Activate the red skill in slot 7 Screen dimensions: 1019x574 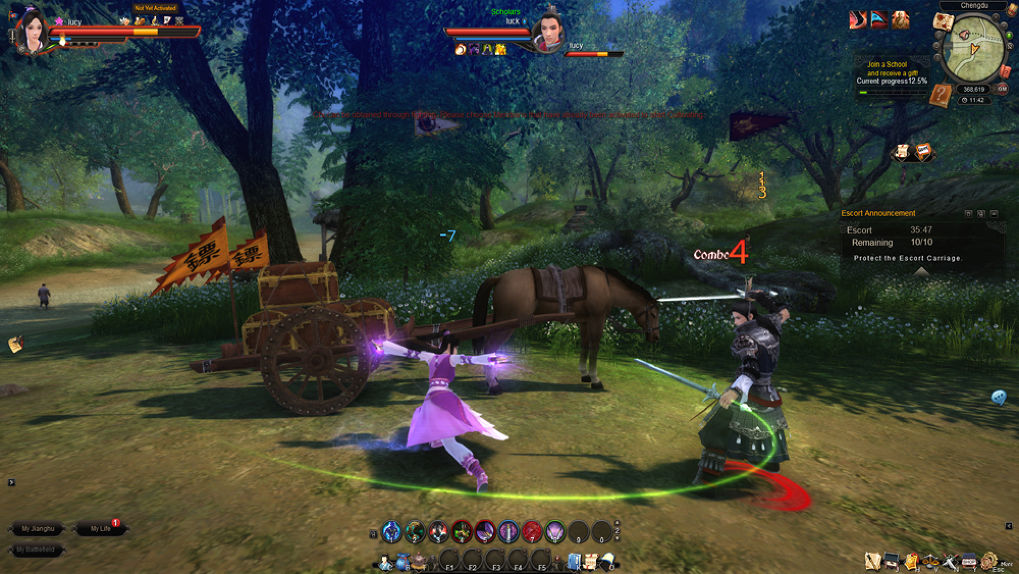[x=531, y=532]
